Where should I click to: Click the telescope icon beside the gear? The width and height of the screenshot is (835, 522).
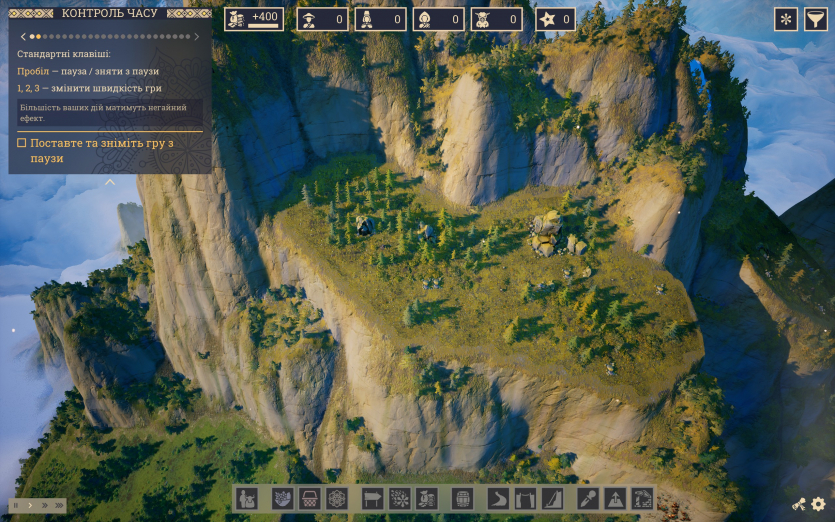[799, 505]
